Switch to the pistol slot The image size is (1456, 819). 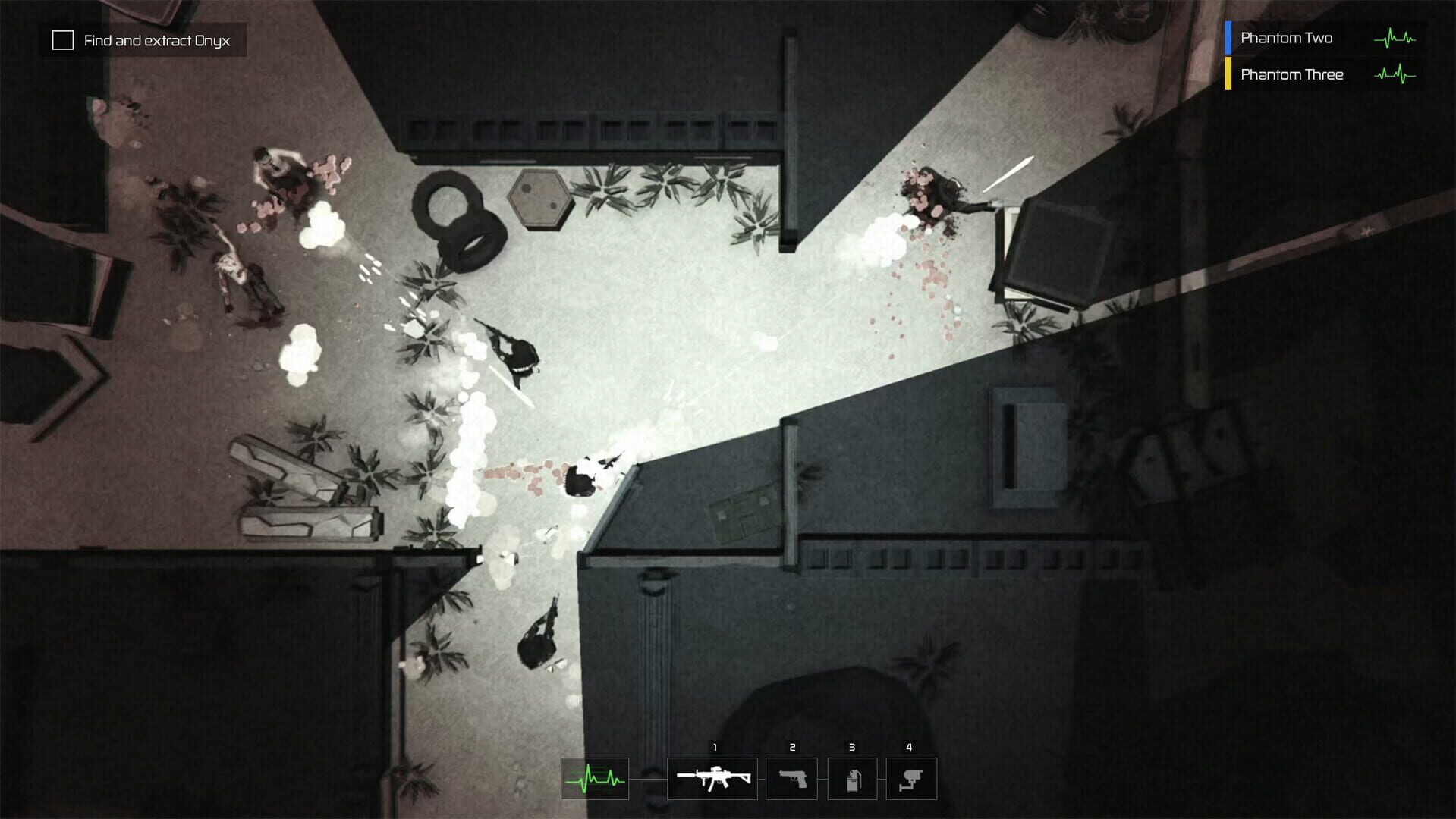[791, 778]
